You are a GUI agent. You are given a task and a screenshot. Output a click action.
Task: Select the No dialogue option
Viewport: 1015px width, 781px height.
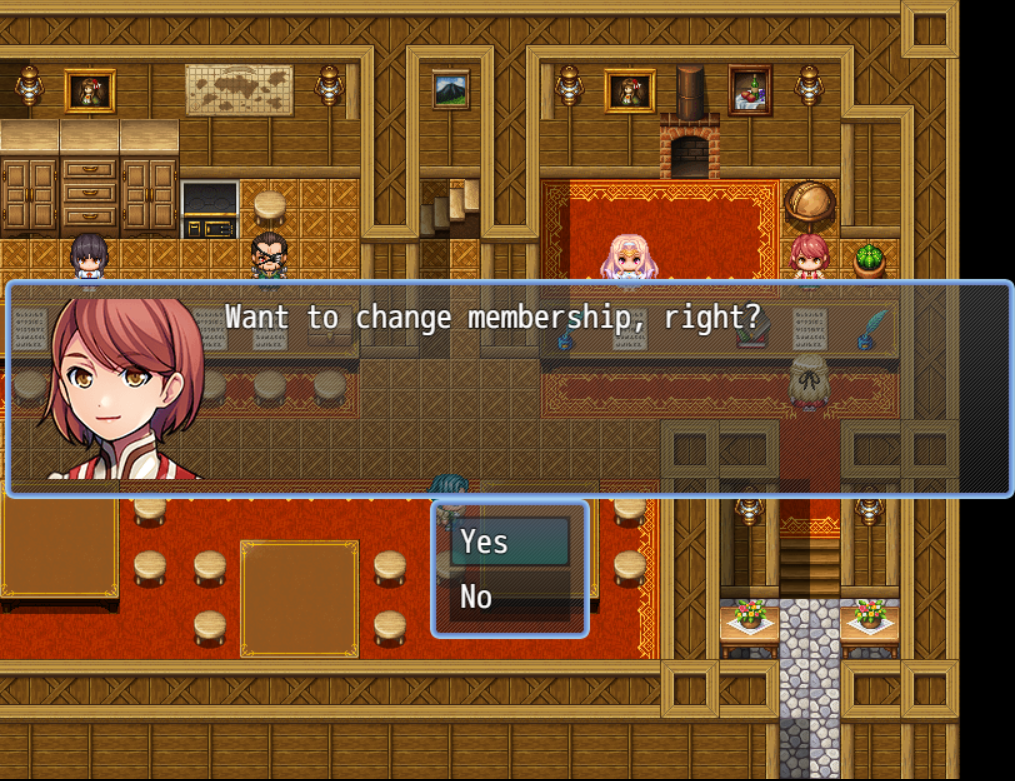[509, 597]
